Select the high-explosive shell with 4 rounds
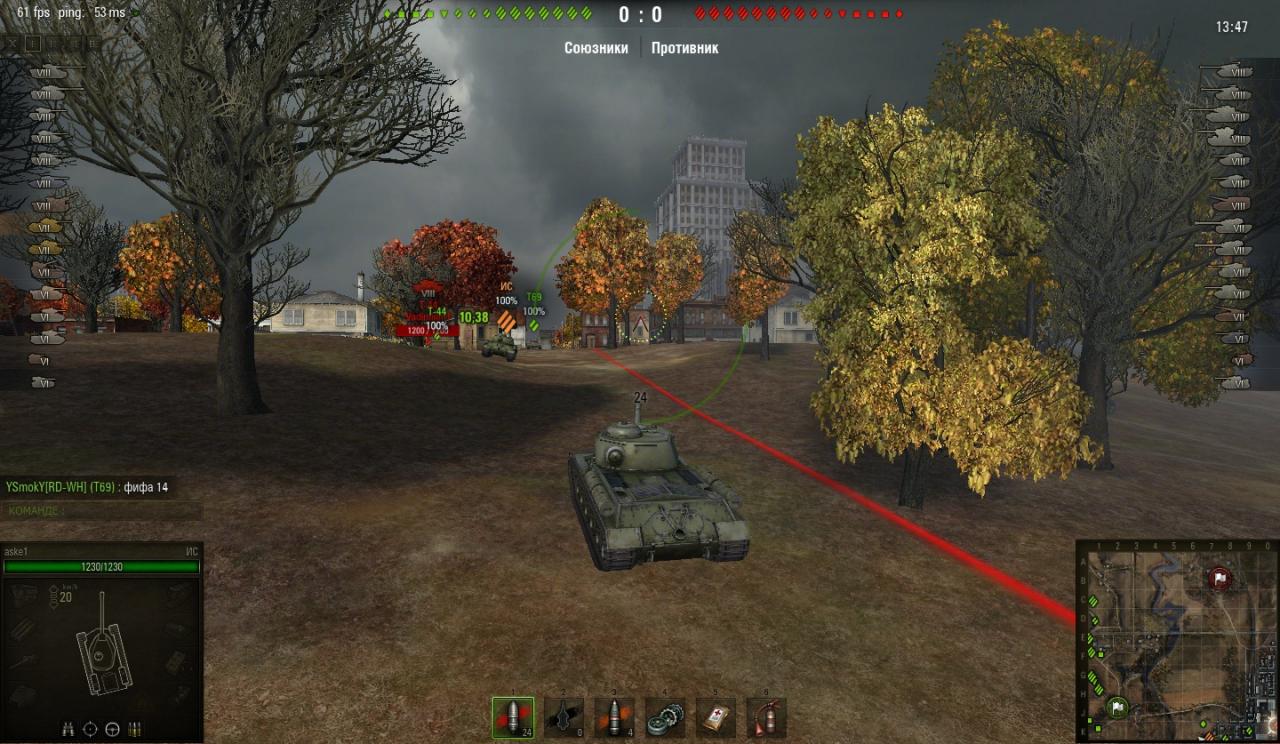This screenshot has width=1280, height=744. 614,717
